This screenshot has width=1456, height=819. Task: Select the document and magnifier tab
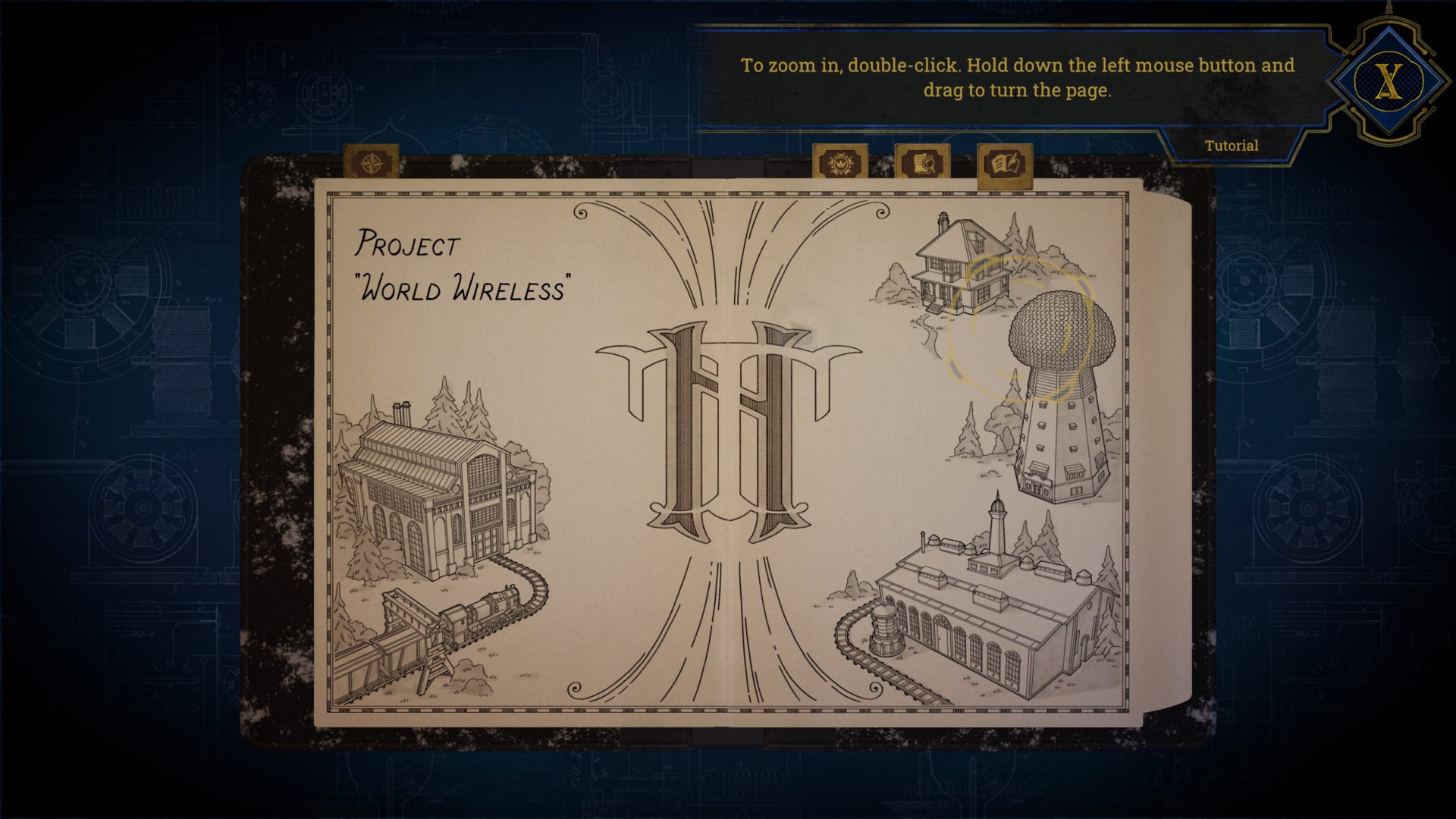[x=922, y=162]
